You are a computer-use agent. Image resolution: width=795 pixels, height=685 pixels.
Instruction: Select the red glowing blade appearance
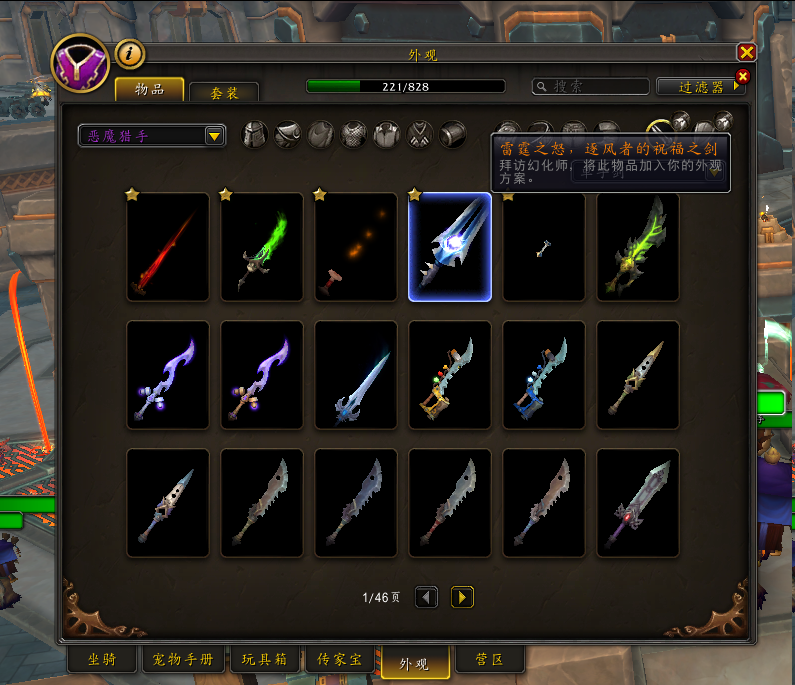(168, 247)
